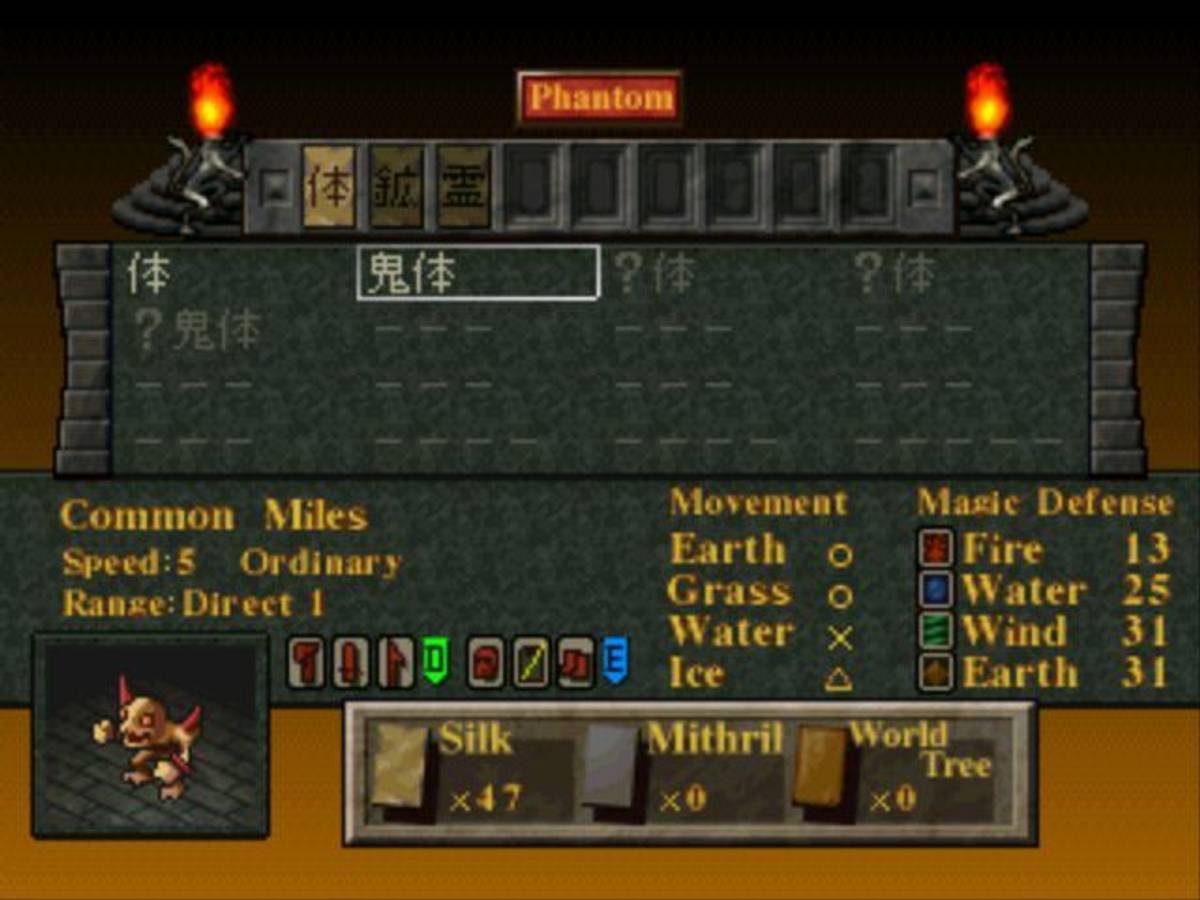Viewport: 1200px width, 900px height.
Task: Select the 体 entry in the list
Action: tap(149, 274)
